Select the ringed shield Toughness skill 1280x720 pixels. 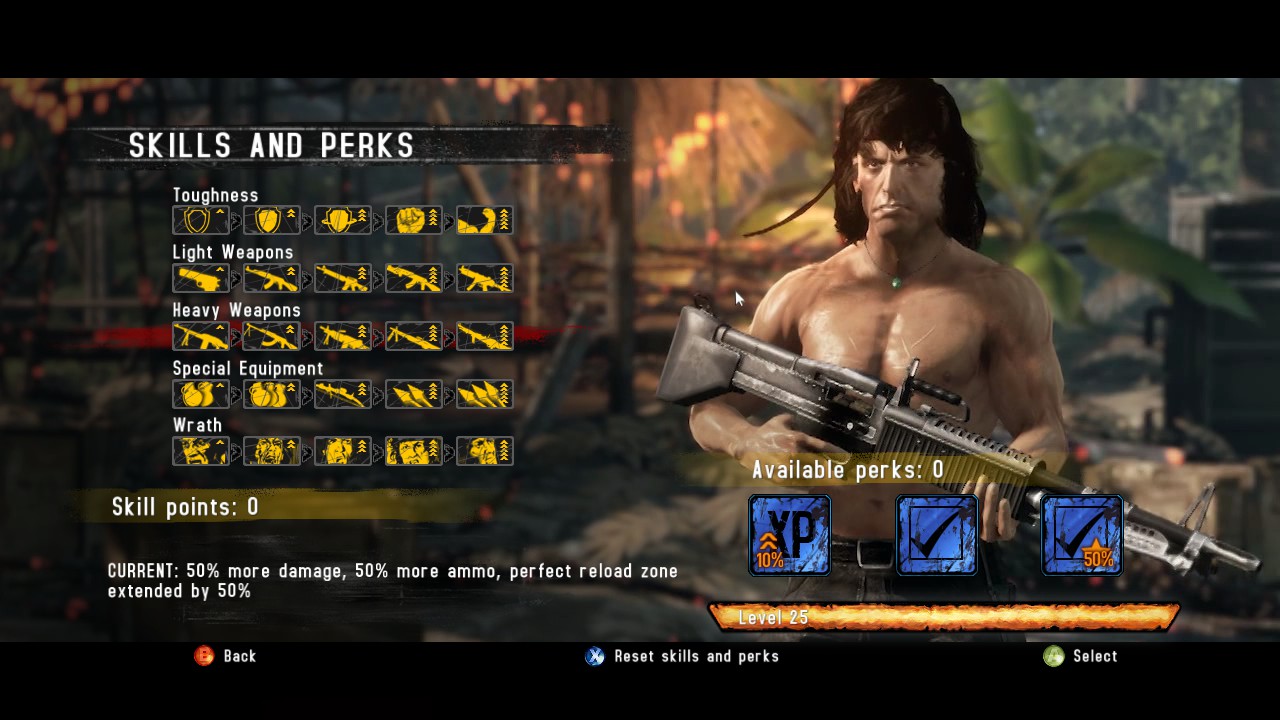click(343, 220)
